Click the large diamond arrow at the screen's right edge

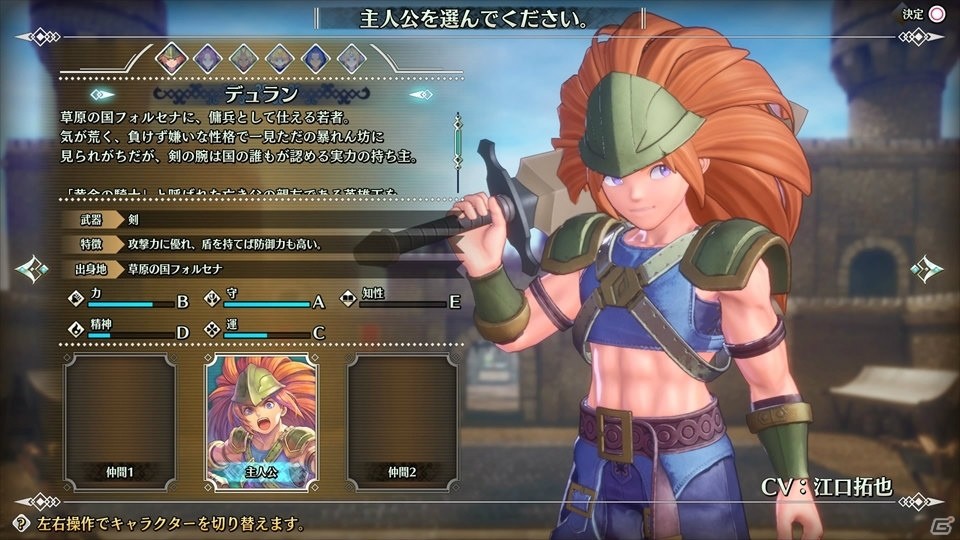click(928, 269)
